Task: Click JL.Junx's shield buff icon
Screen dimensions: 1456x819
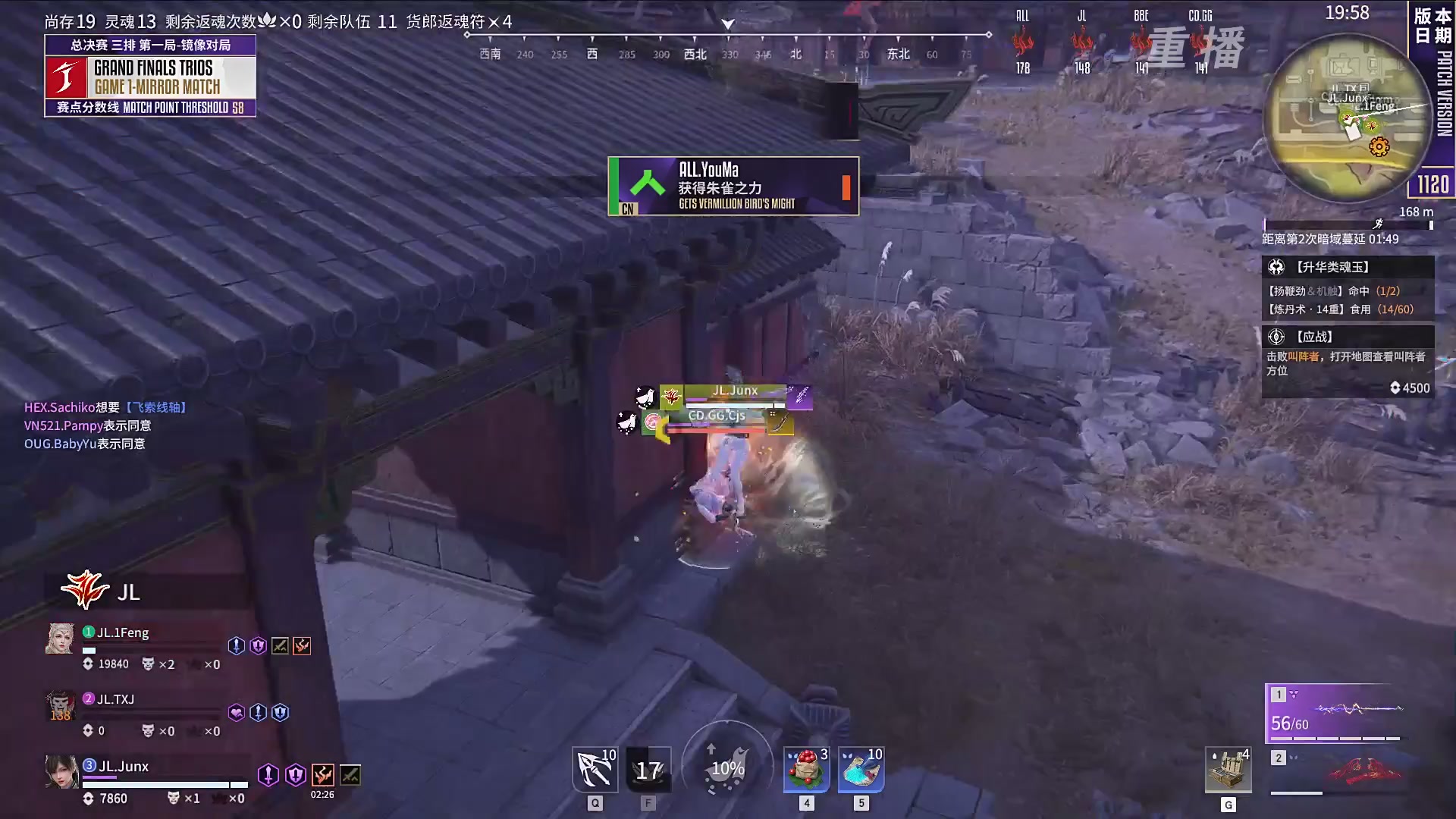Action: coord(295,776)
